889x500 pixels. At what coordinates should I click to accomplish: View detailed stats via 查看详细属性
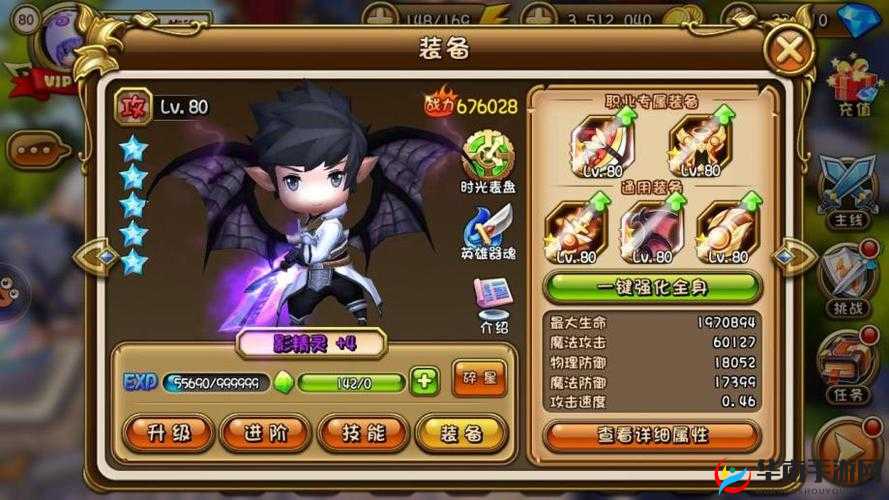click(x=653, y=435)
